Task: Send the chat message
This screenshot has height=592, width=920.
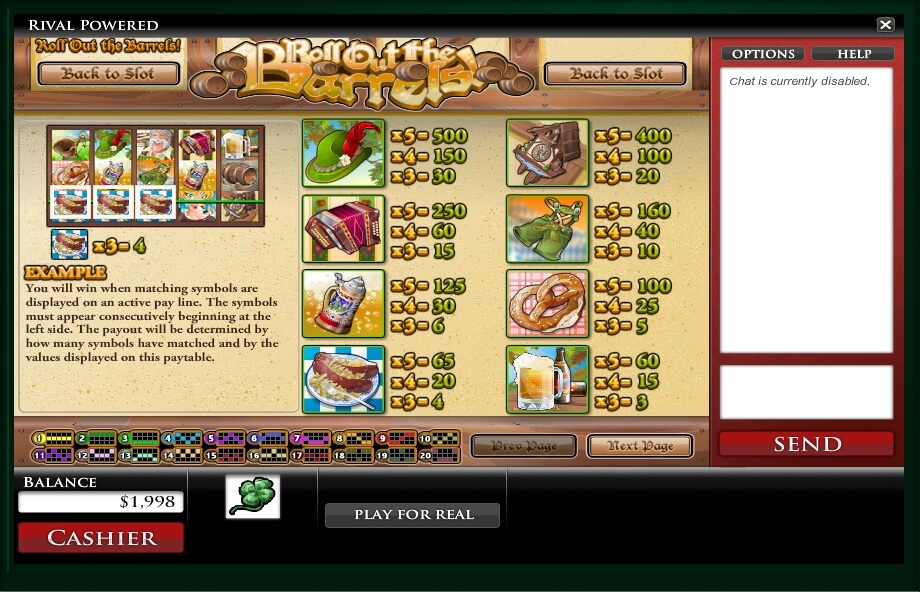Action: coord(806,444)
